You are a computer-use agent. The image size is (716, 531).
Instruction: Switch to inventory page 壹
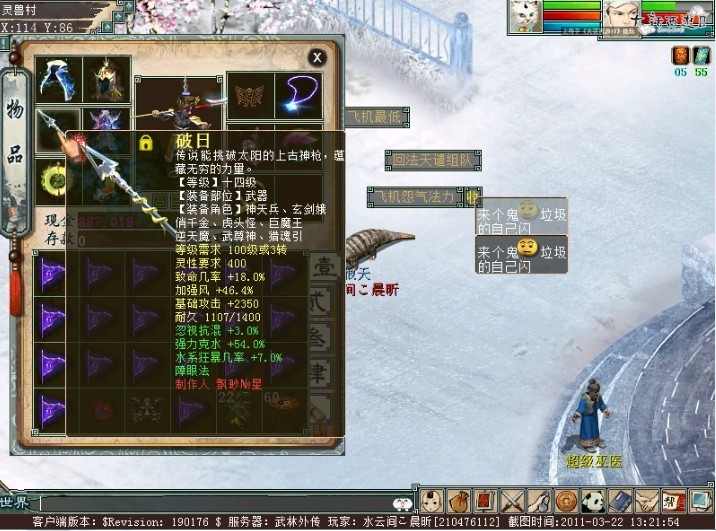tap(324, 270)
